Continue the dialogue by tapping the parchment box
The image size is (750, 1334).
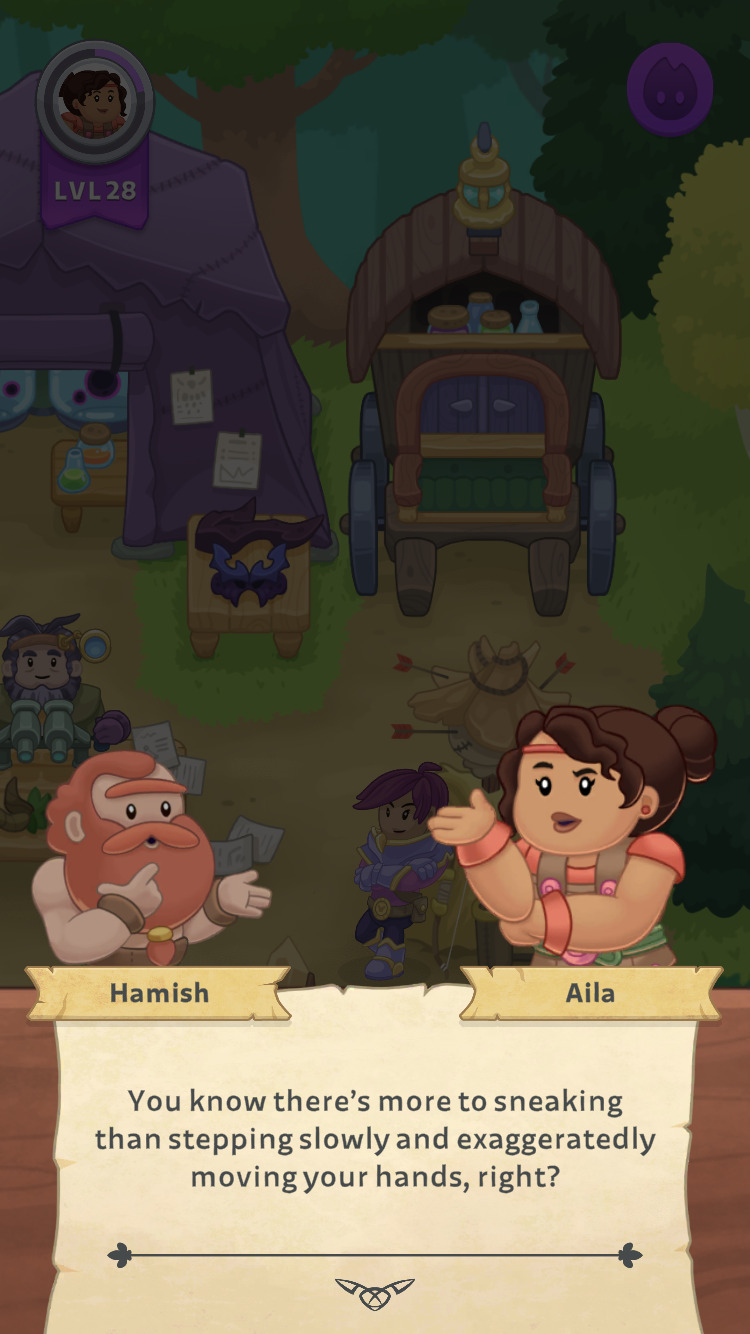(375, 1140)
